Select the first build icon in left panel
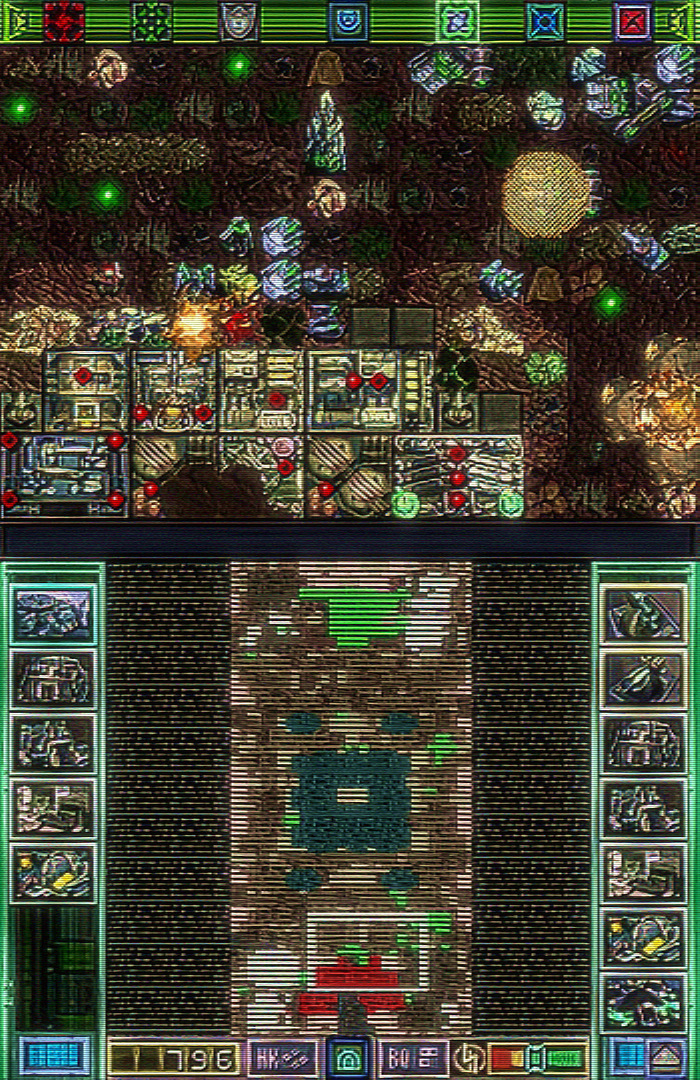This screenshot has width=700, height=1080. (x=54, y=615)
